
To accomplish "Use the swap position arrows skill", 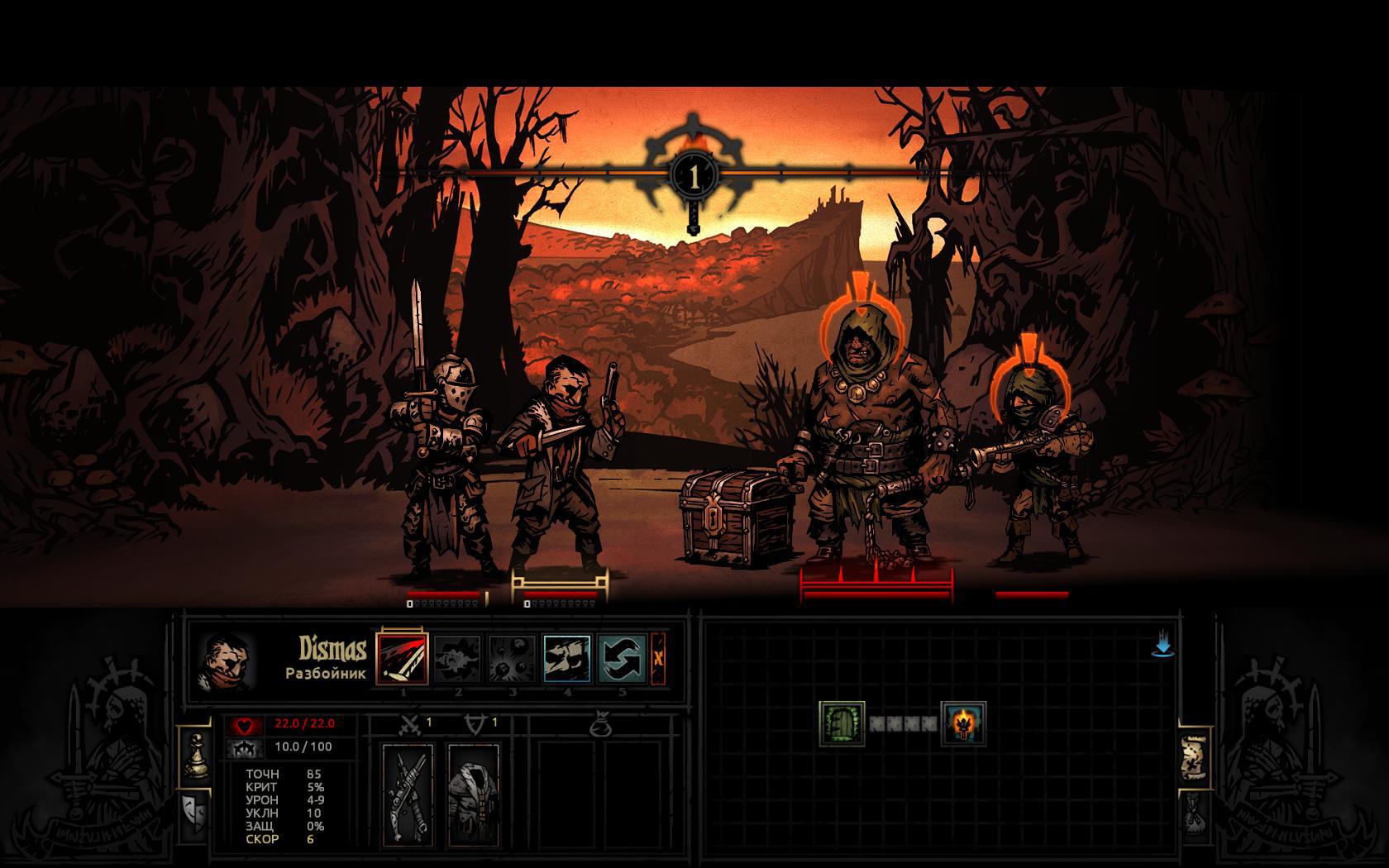I will (x=622, y=658).
